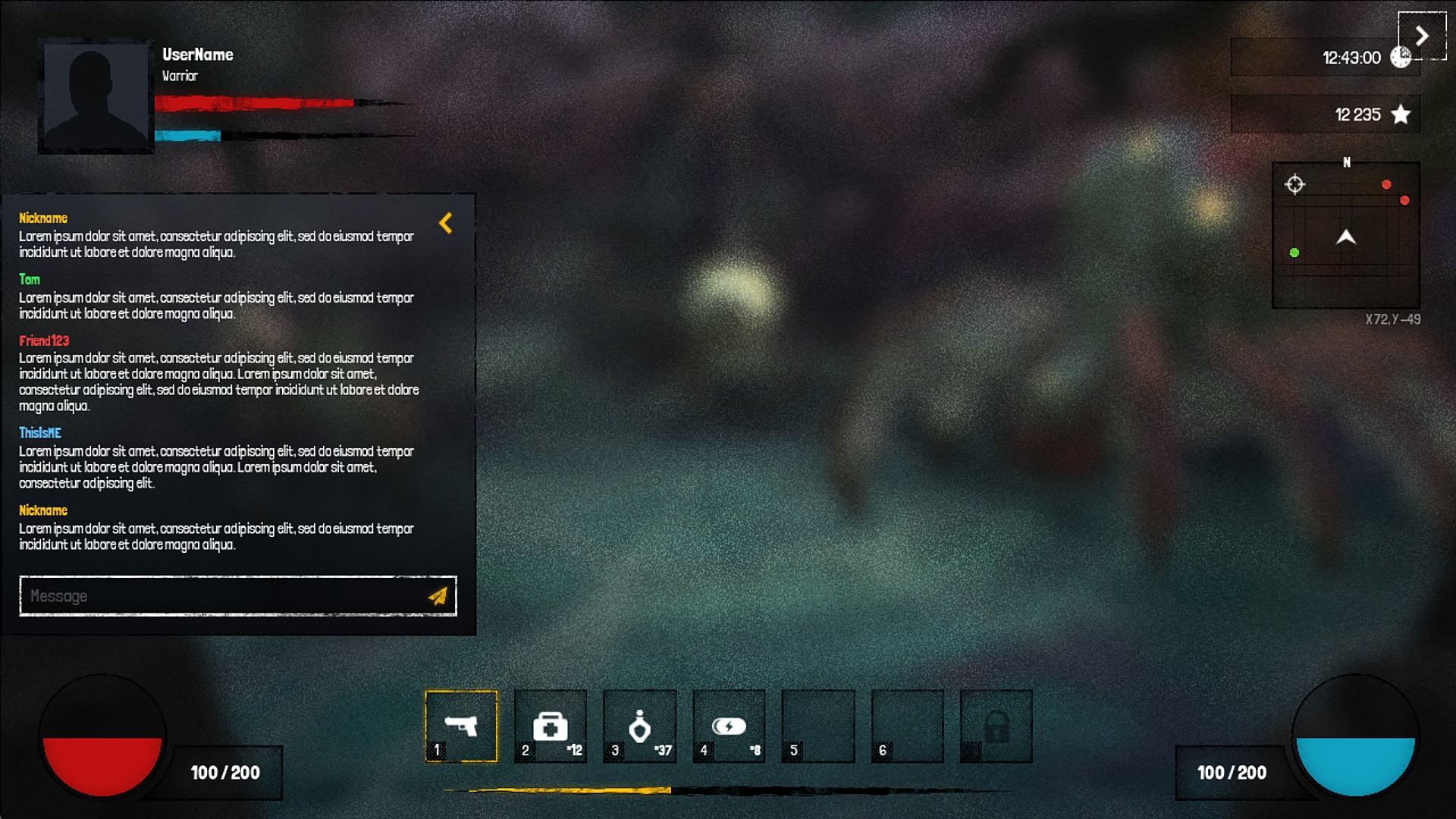This screenshot has height=819, width=1456.
Task: Select the pistol in hotbar slot 1
Action: 461,726
